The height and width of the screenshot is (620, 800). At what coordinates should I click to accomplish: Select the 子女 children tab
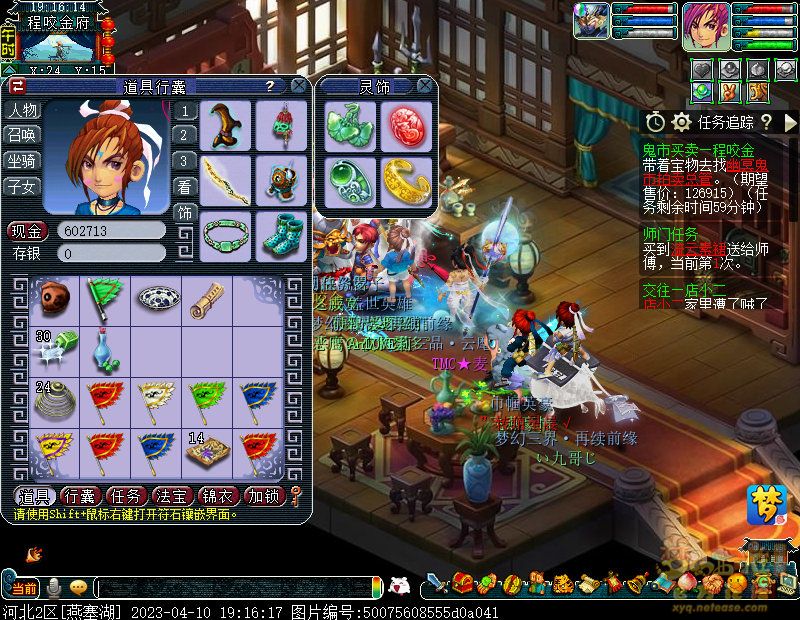[x=22, y=185]
